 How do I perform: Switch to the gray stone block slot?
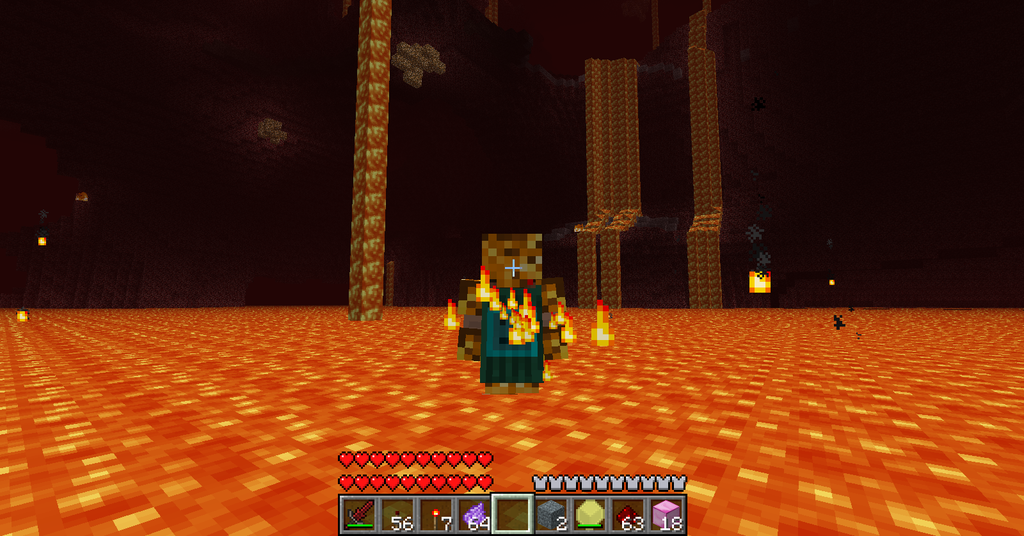[551, 515]
